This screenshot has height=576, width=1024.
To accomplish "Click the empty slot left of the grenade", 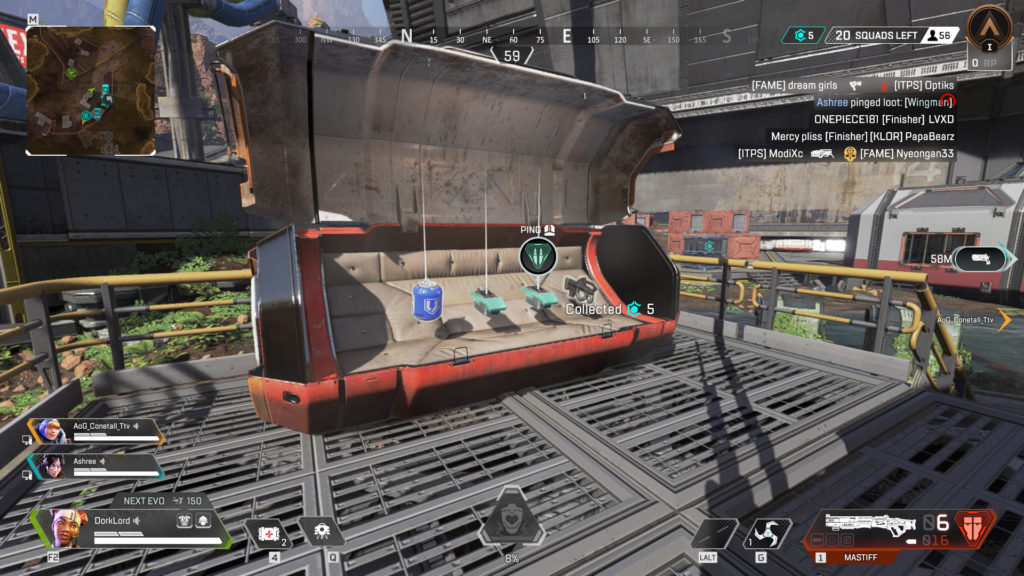I will (x=714, y=533).
